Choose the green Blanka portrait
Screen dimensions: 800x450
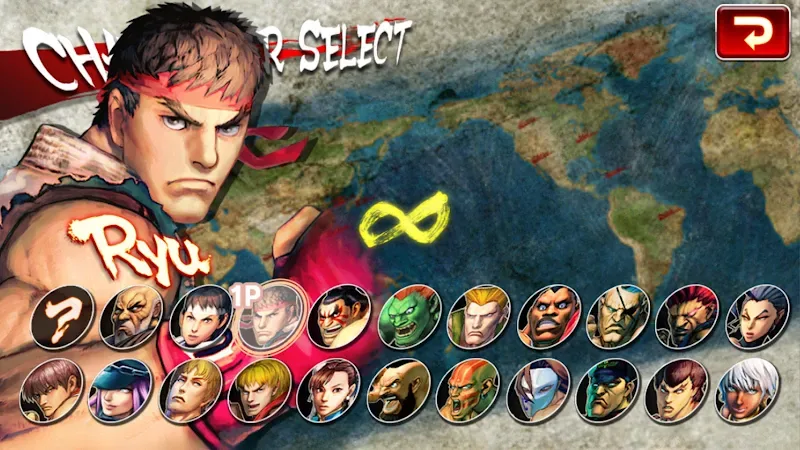tap(408, 316)
